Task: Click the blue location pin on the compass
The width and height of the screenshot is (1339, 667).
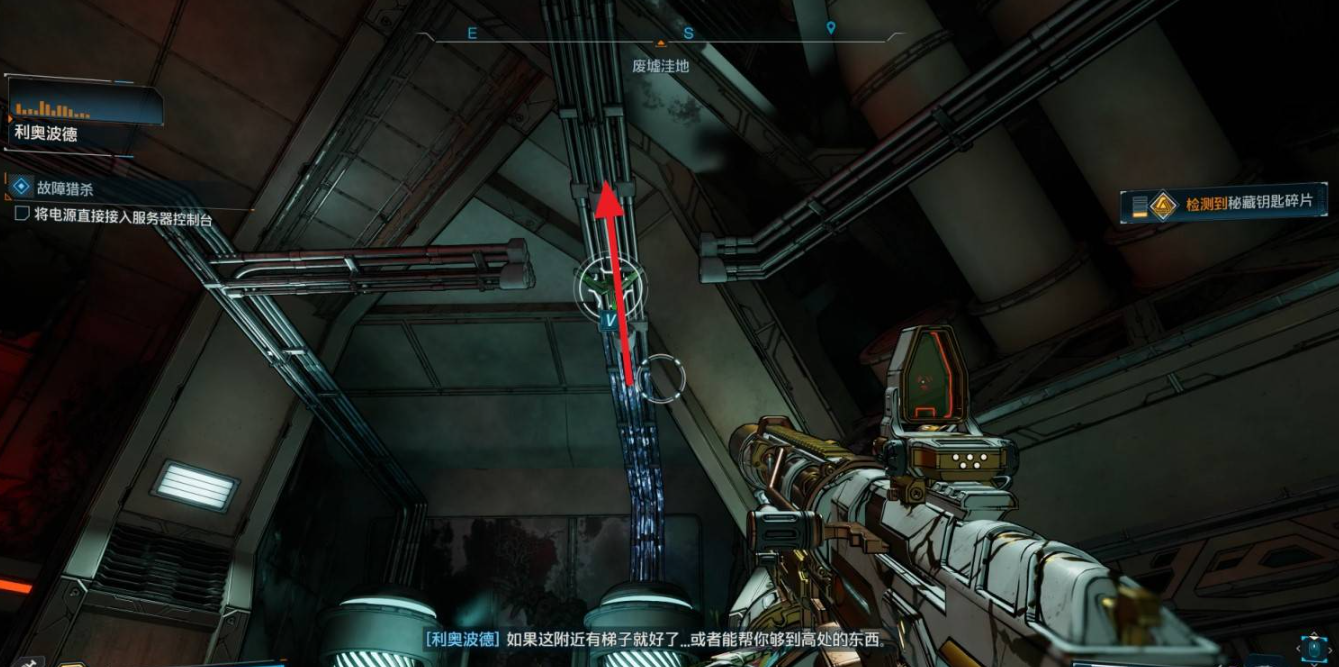Action: (x=830, y=29)
